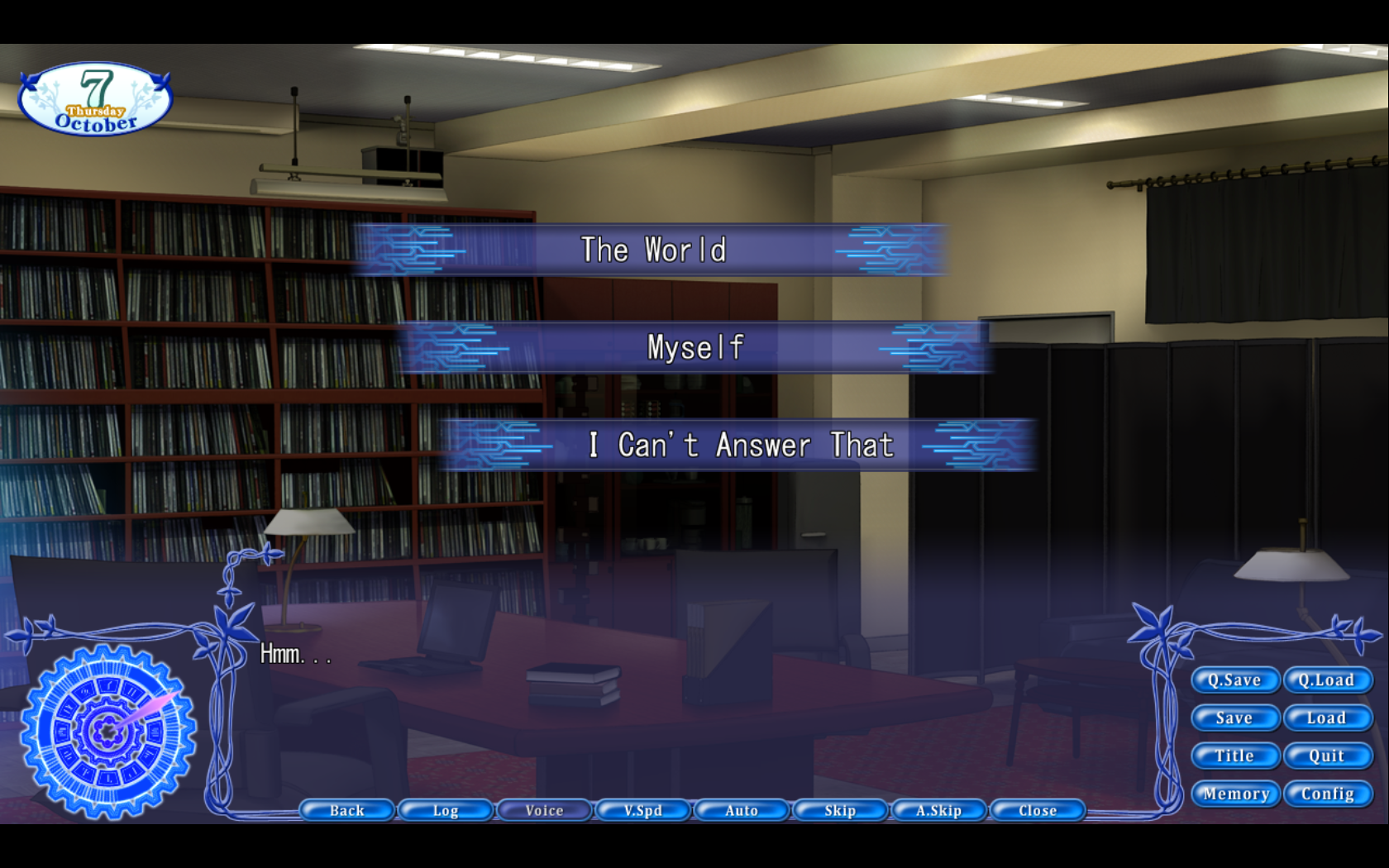This screenshot has height=868, width=1389.
Task: Quick load with Q.Load button
Action: pos(1327,680)
